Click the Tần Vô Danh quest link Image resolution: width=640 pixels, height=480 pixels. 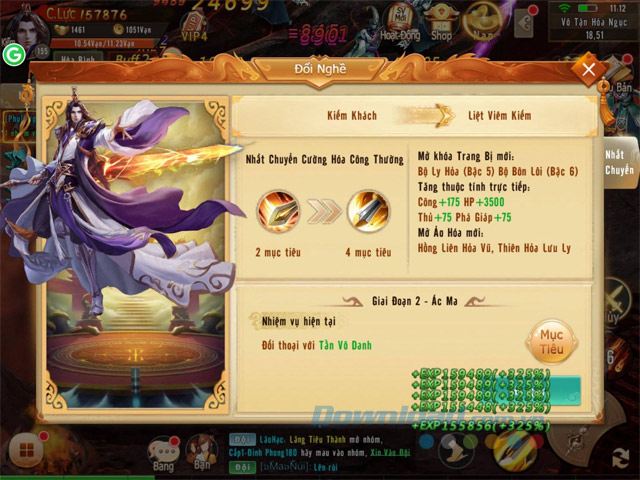point(346,344)
